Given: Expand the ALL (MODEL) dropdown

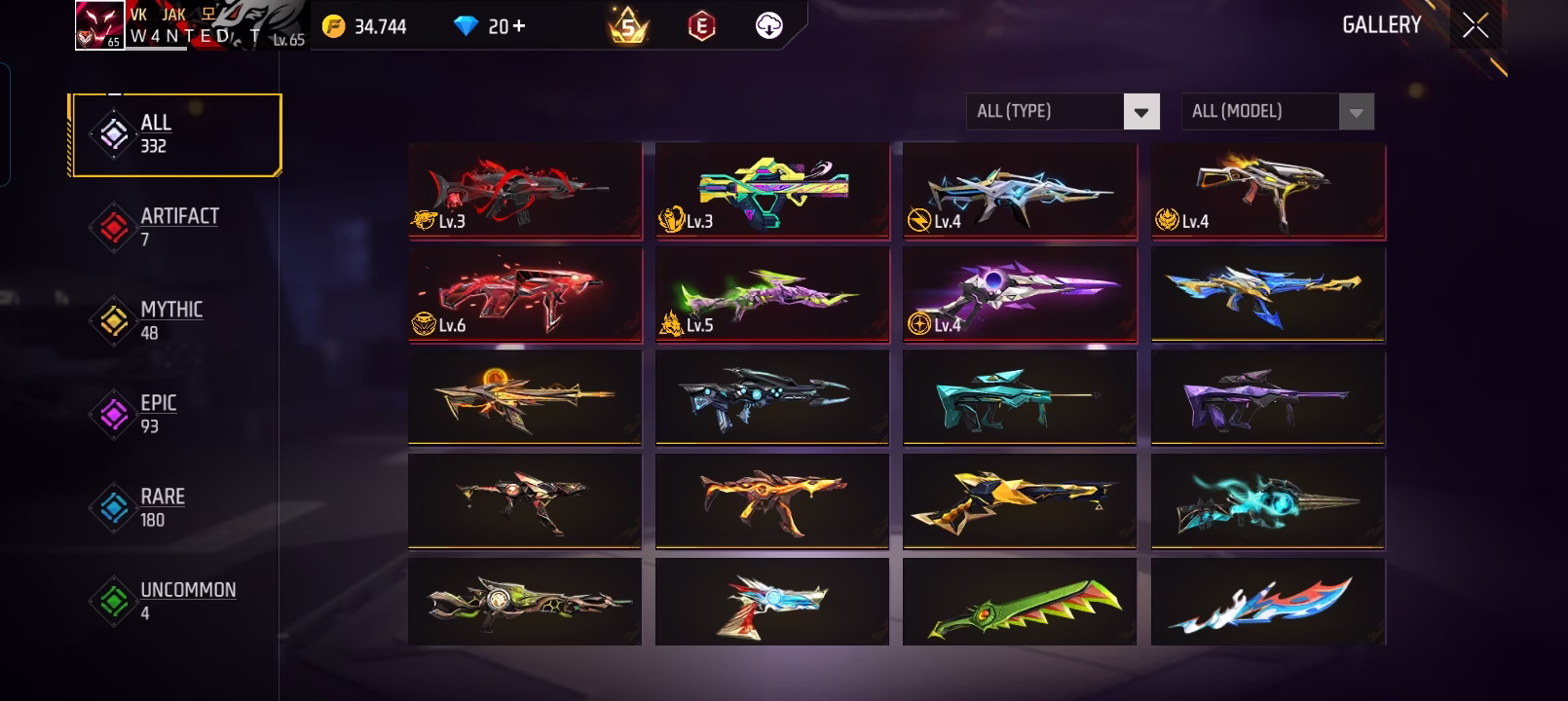Looking at the screenshot, I should (x=1277, y=111).
